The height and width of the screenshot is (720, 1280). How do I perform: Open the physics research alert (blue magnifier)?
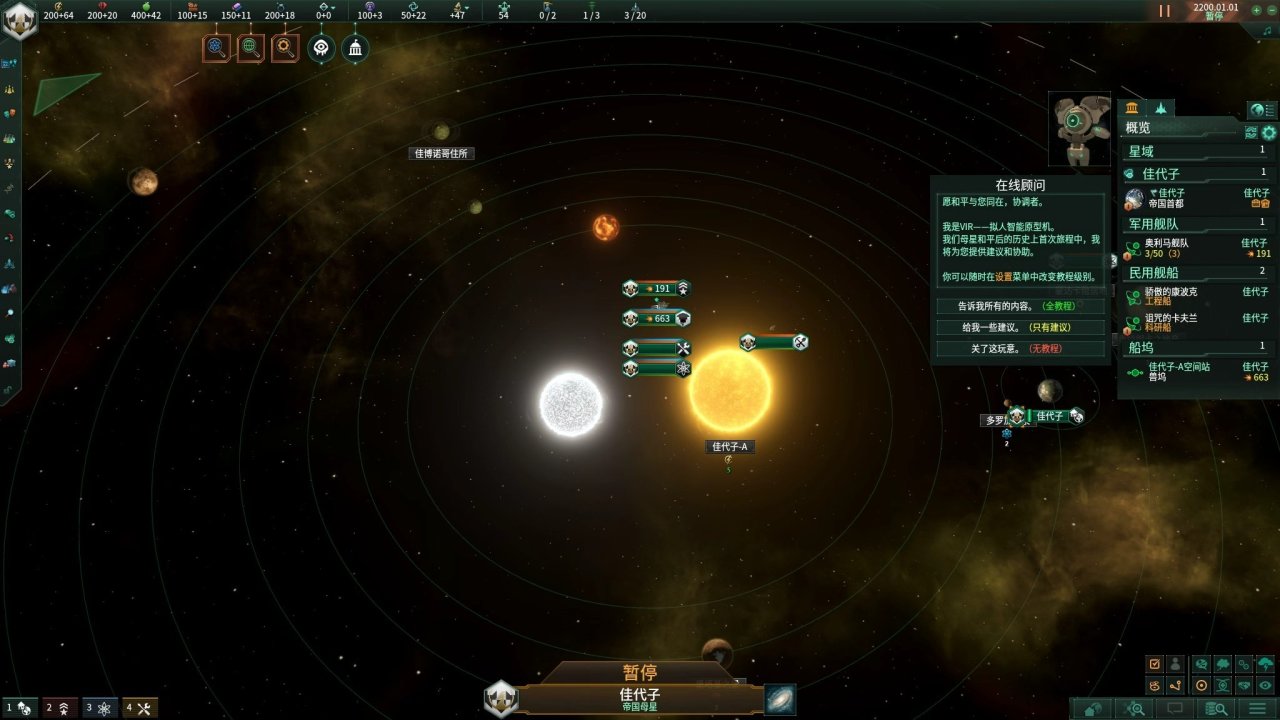tap(216, 47)
